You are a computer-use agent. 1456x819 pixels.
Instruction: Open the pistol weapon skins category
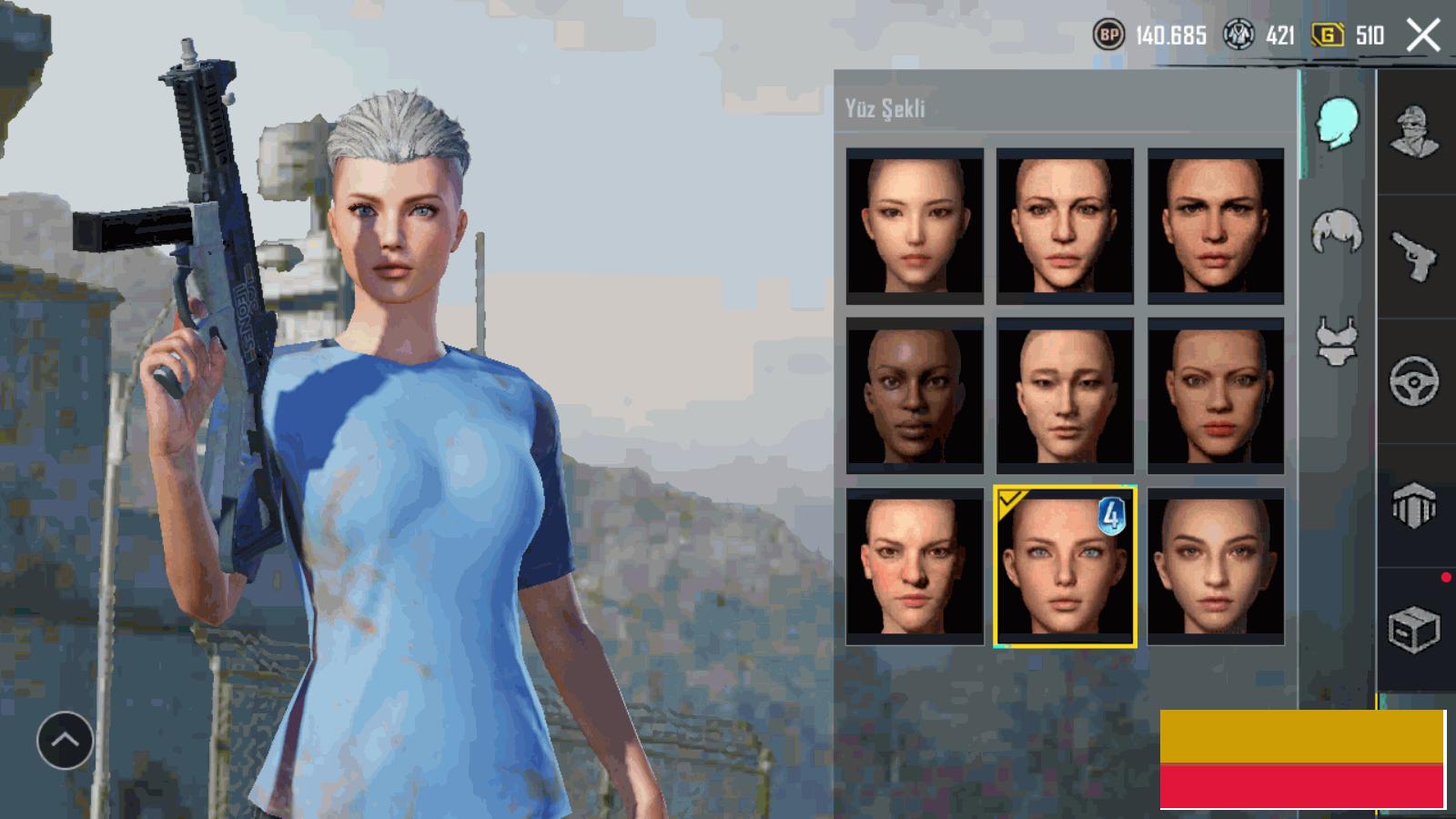(1414, 256)
